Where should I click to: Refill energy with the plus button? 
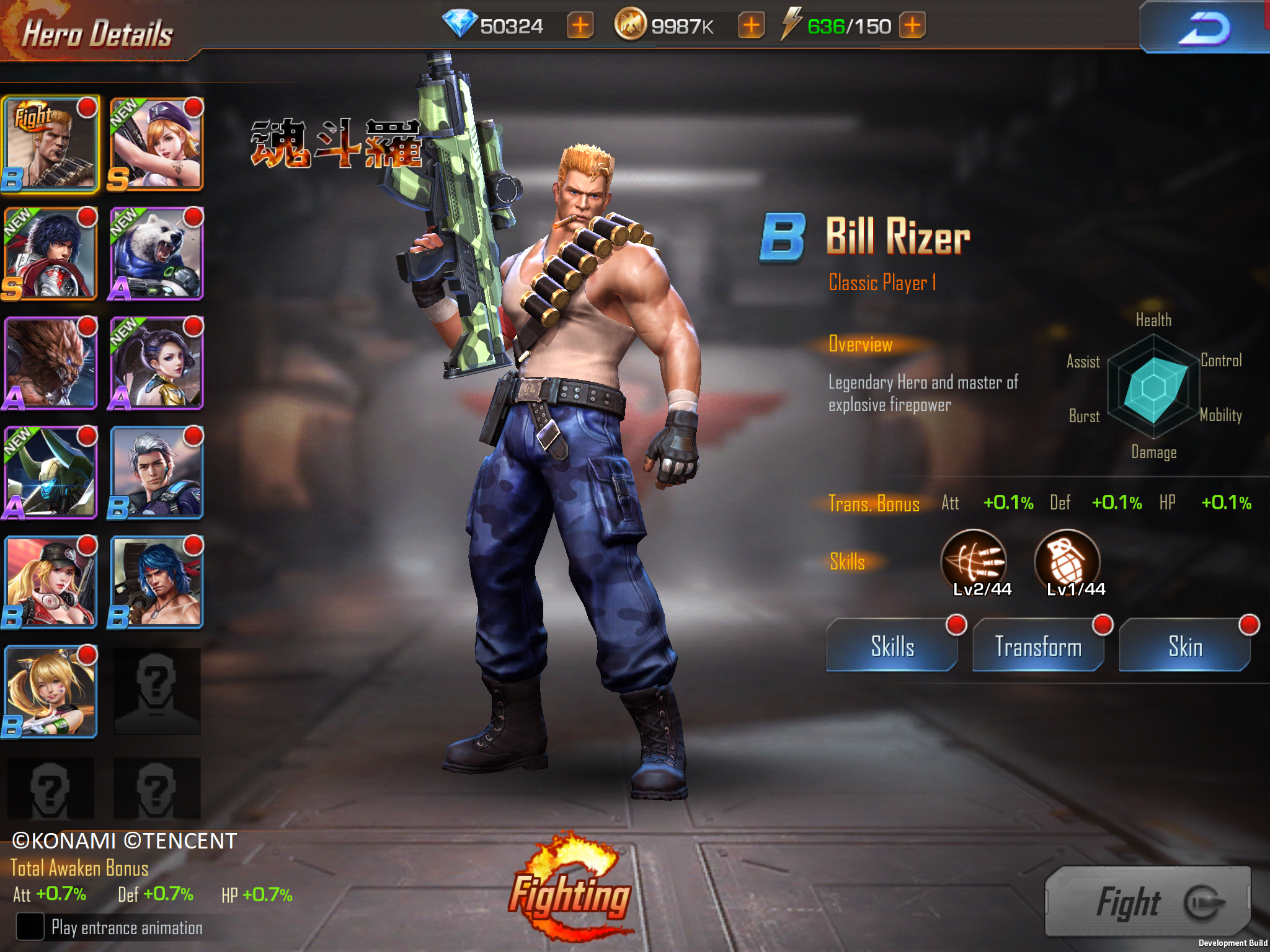pos(912,26)
